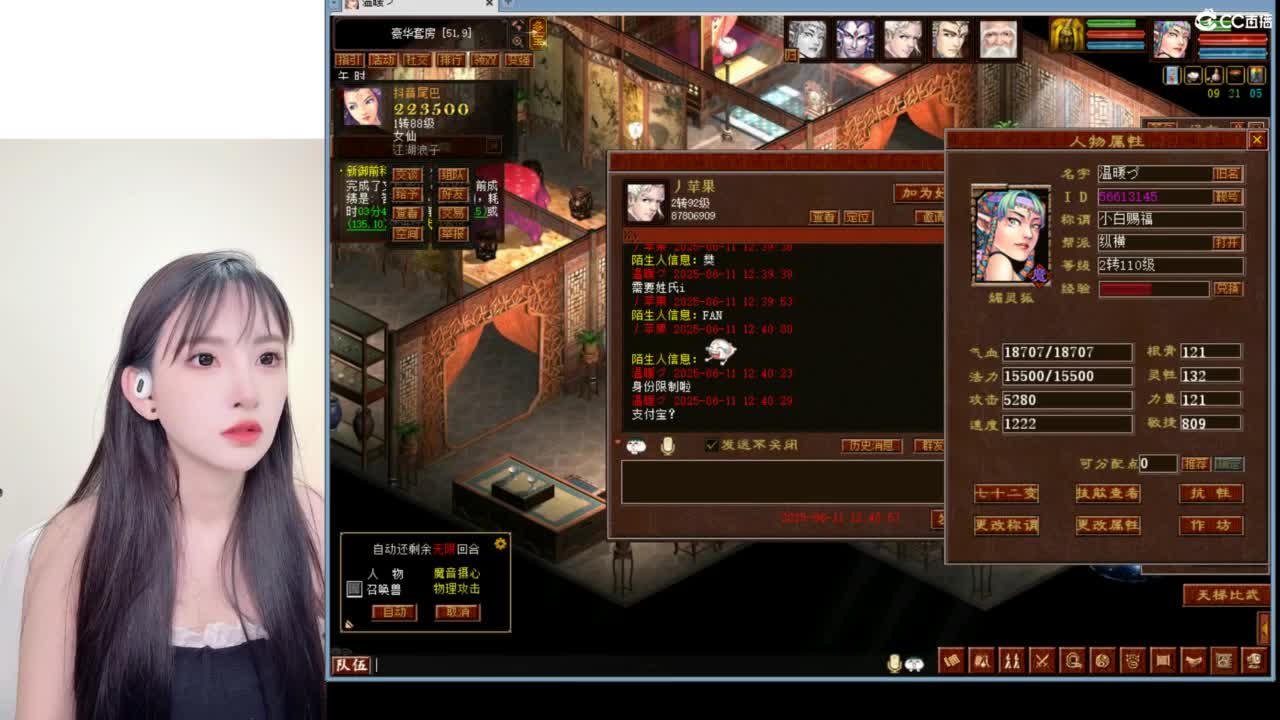Toggle the 召唤兽 checkbox in auto-battle panel
Screen dimensions: 1280x720
point(354,588)
